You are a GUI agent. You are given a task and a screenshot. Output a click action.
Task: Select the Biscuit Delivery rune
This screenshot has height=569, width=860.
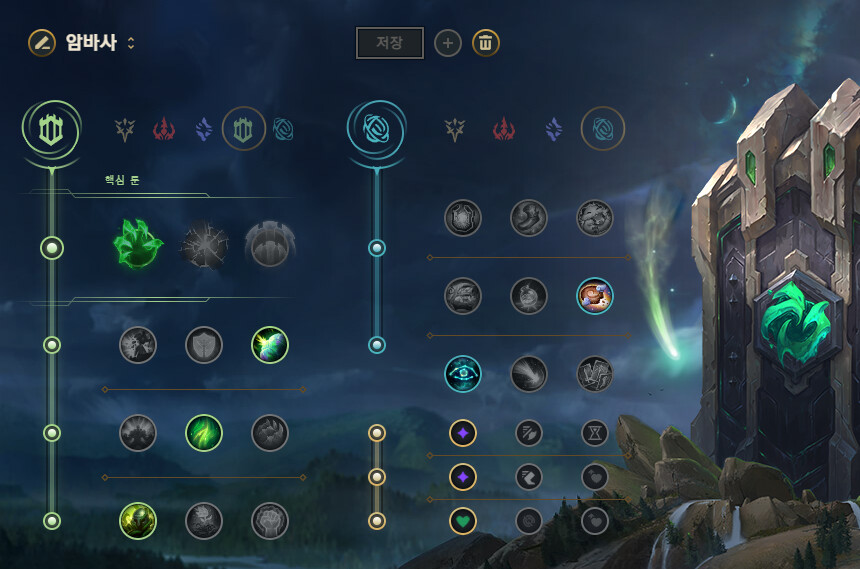coord(595,295)
